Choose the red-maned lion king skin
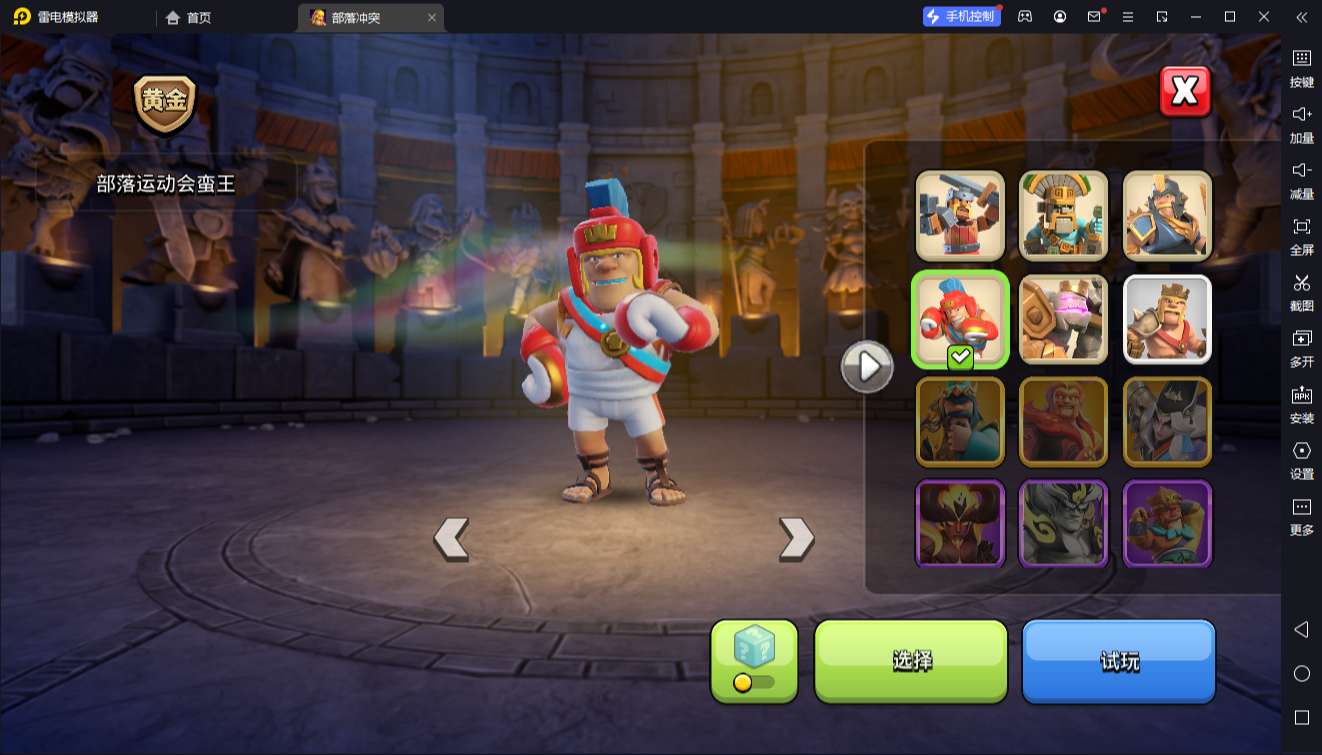The image size is (1322, 755). point(1064,422)
